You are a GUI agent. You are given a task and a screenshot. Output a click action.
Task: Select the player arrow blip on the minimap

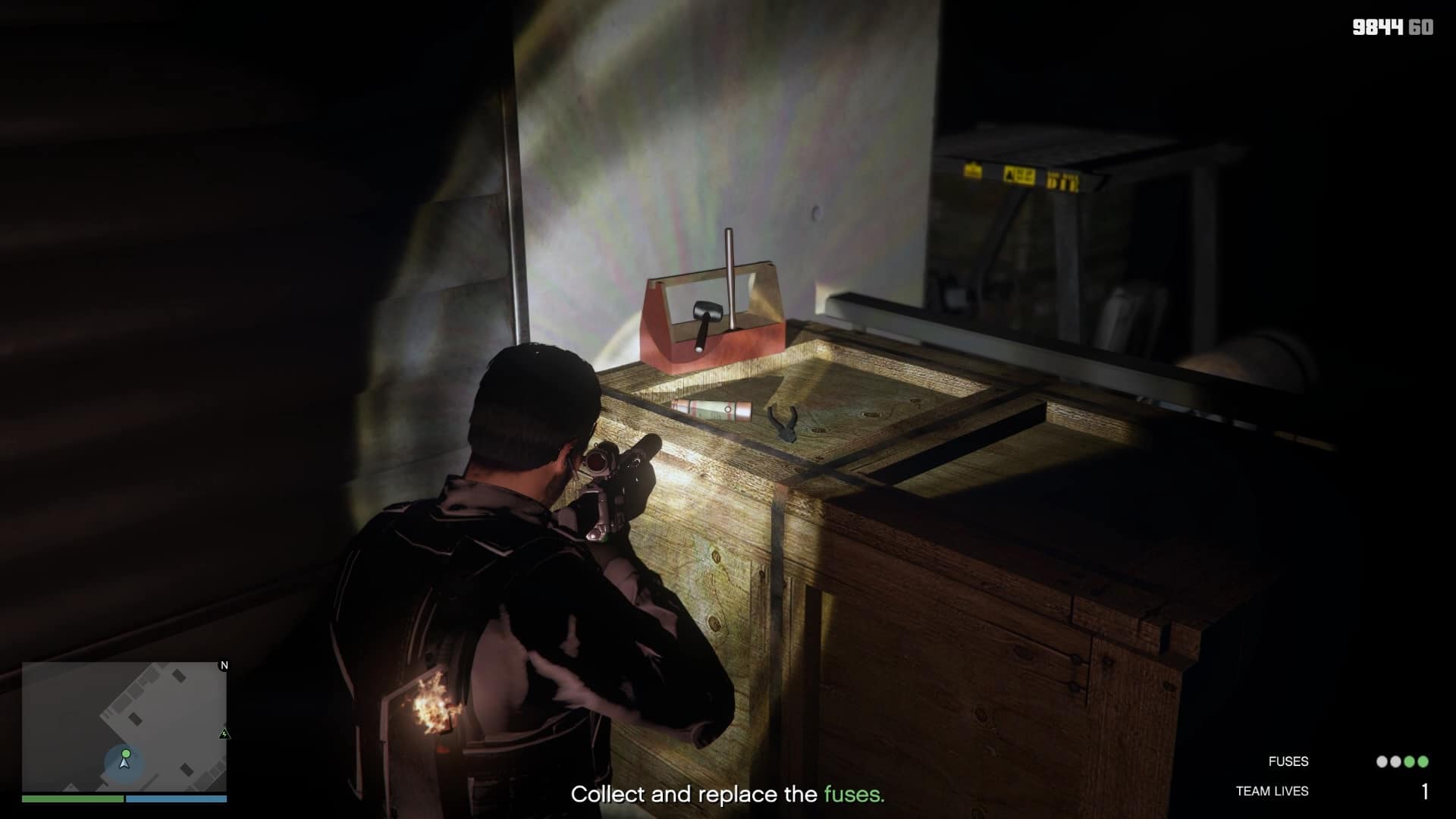(124, 764)
